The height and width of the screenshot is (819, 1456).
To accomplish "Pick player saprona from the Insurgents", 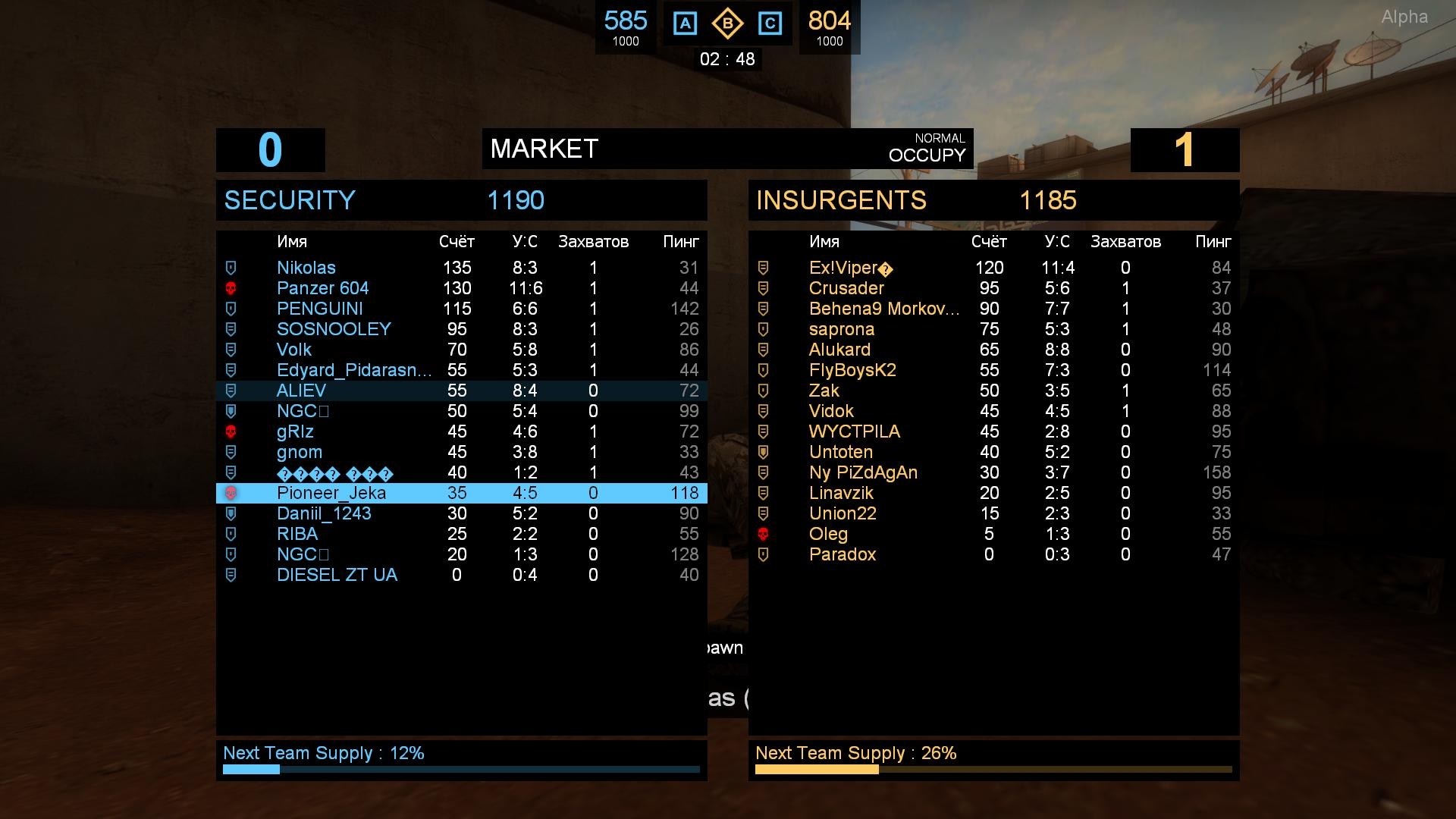I will 842,329.
